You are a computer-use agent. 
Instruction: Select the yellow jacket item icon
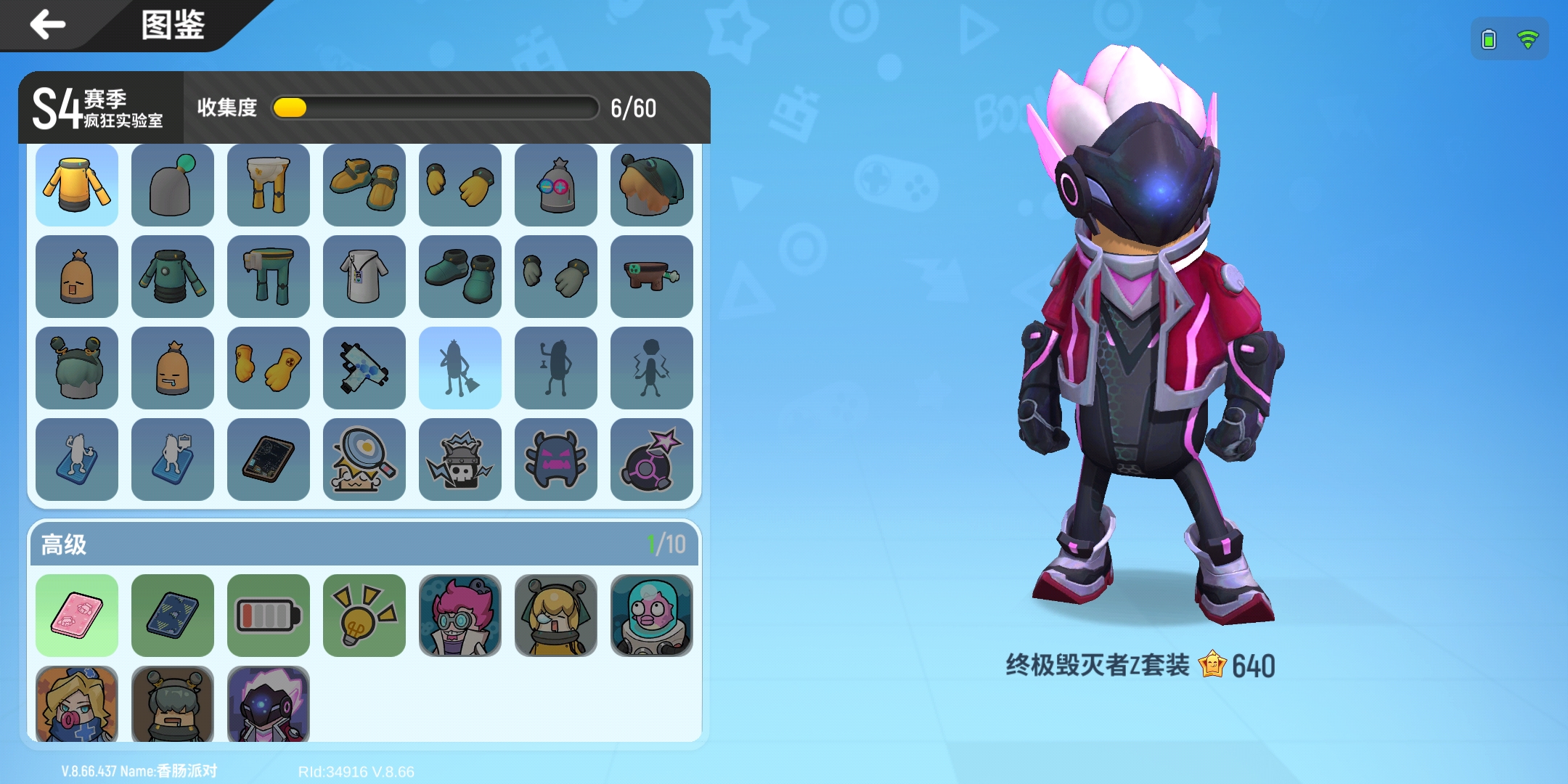click(x=77, y=184)
